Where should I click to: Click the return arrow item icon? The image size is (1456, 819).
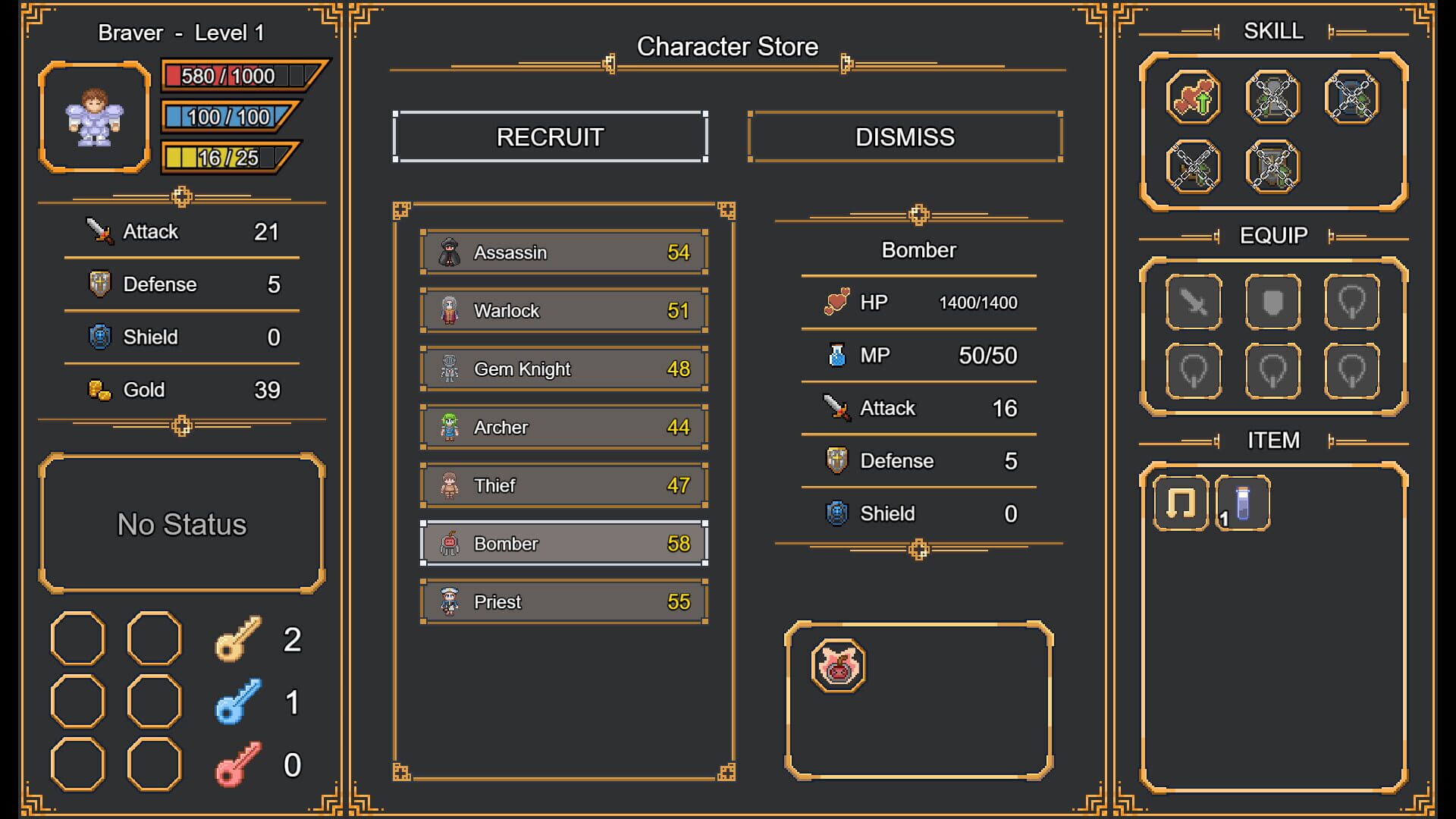(1181, 500)
